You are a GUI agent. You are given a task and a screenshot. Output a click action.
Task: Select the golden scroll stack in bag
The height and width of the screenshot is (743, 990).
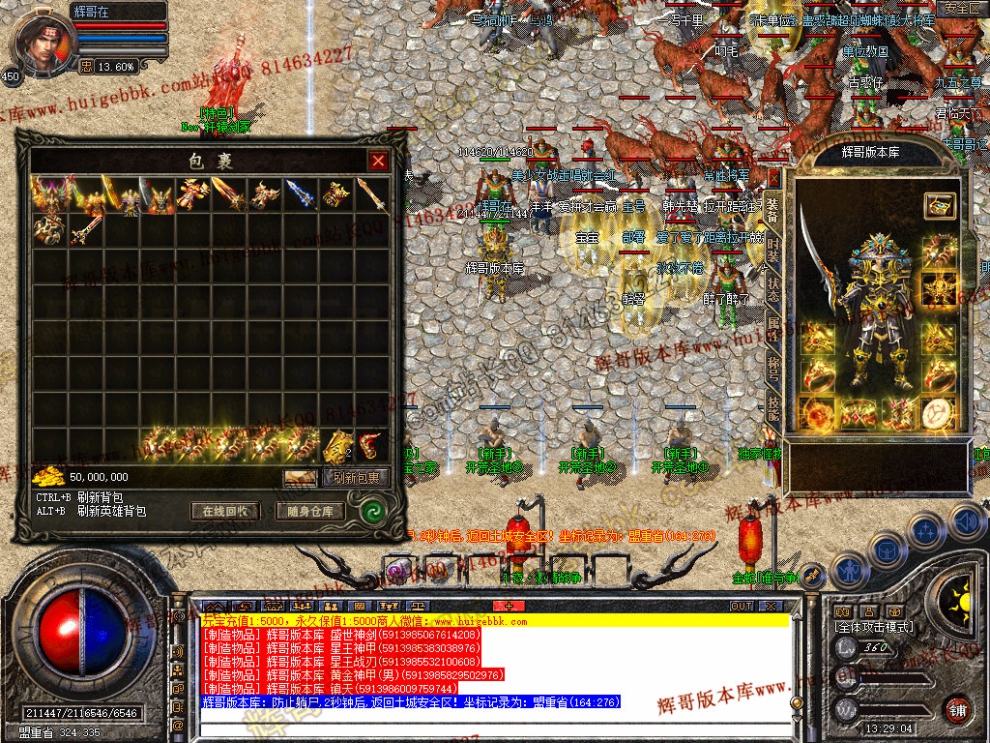(x=337, y=445)
